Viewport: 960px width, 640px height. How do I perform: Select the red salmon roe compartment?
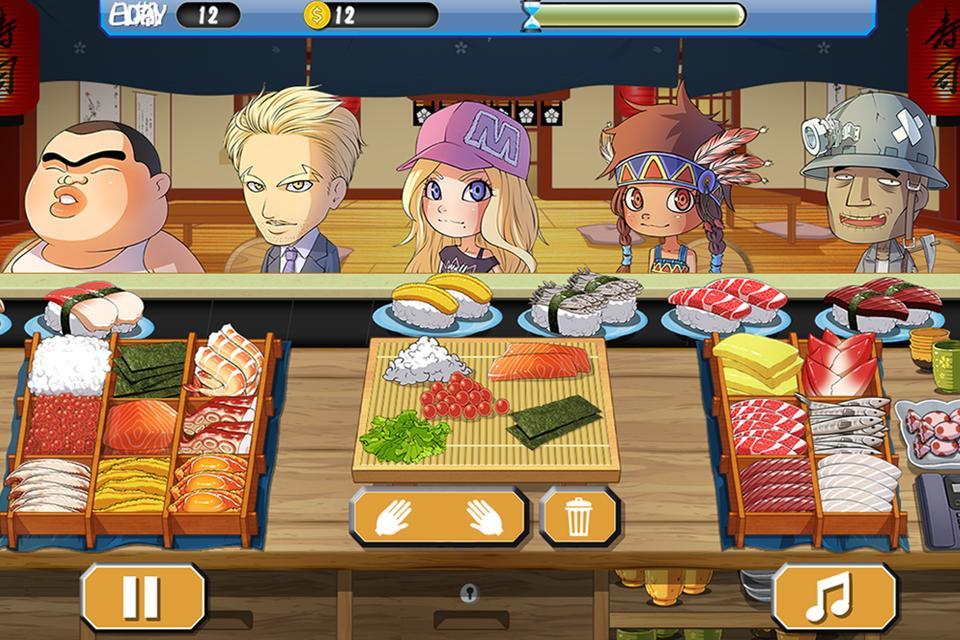[x=62, y=425]
